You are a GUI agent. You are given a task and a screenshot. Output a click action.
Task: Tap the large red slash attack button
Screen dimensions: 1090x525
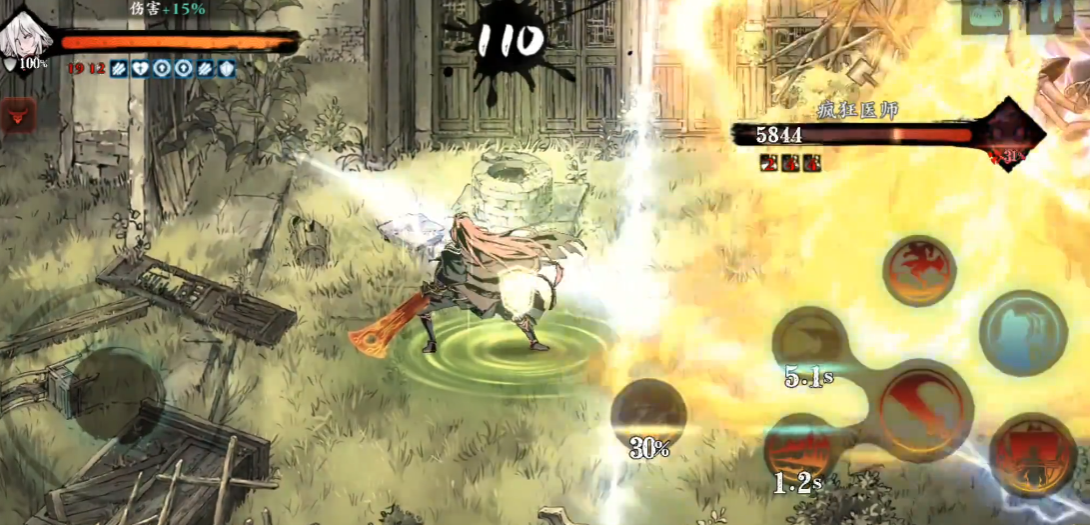(x=926, y=406)
